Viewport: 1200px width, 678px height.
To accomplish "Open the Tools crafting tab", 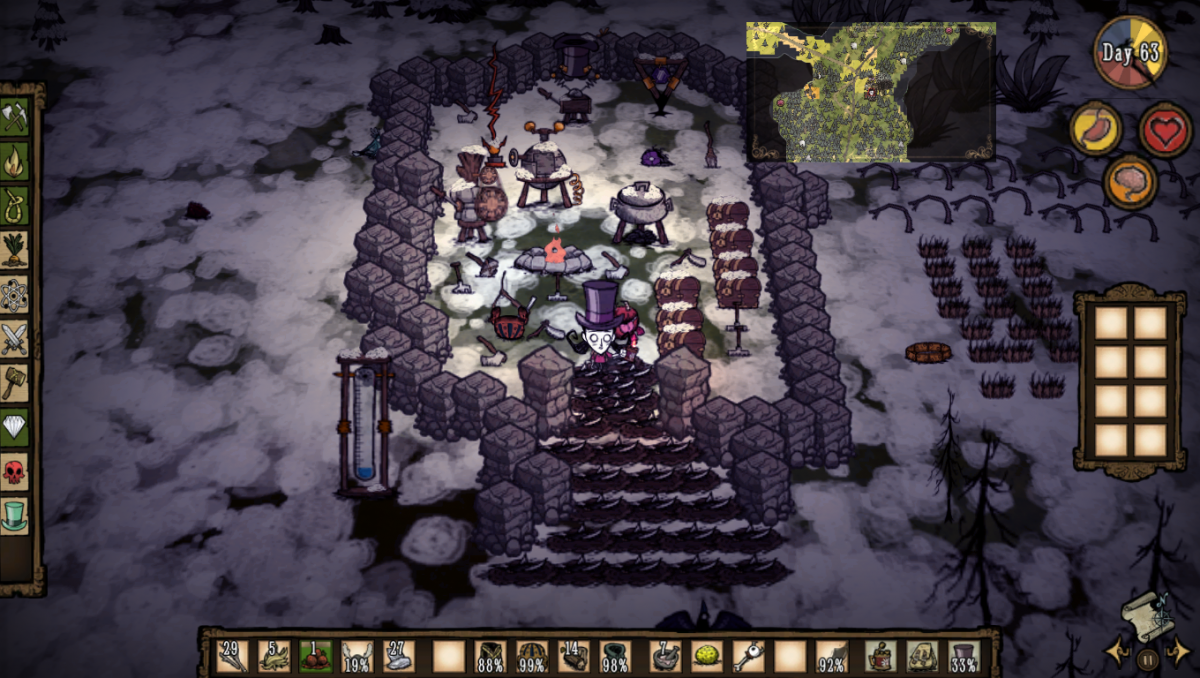I will 15,119.
